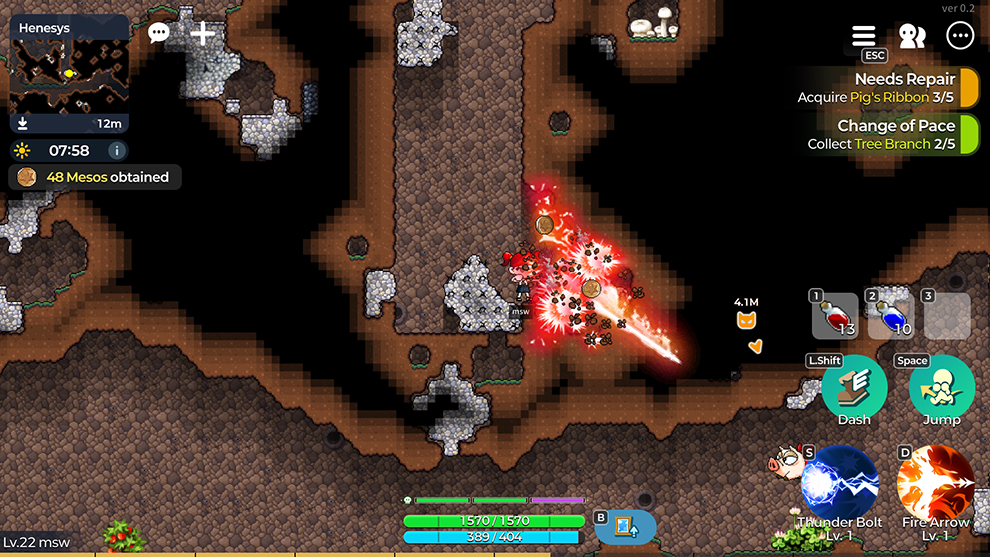Screen dimensions: 990x557
Task: Open the friends and party icon
Action: coord(911,36)
